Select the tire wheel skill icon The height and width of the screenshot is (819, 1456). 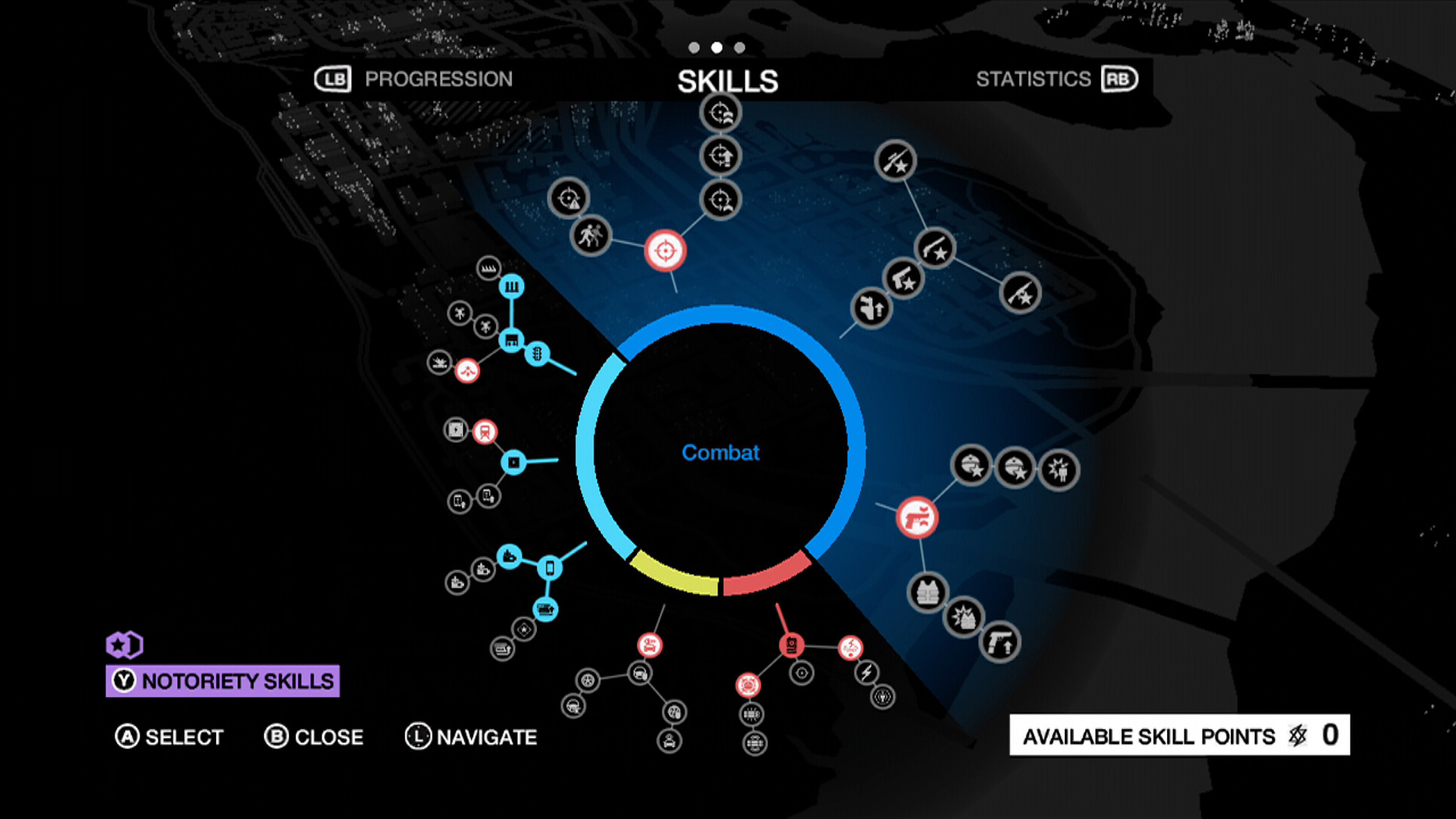point(588,682)
